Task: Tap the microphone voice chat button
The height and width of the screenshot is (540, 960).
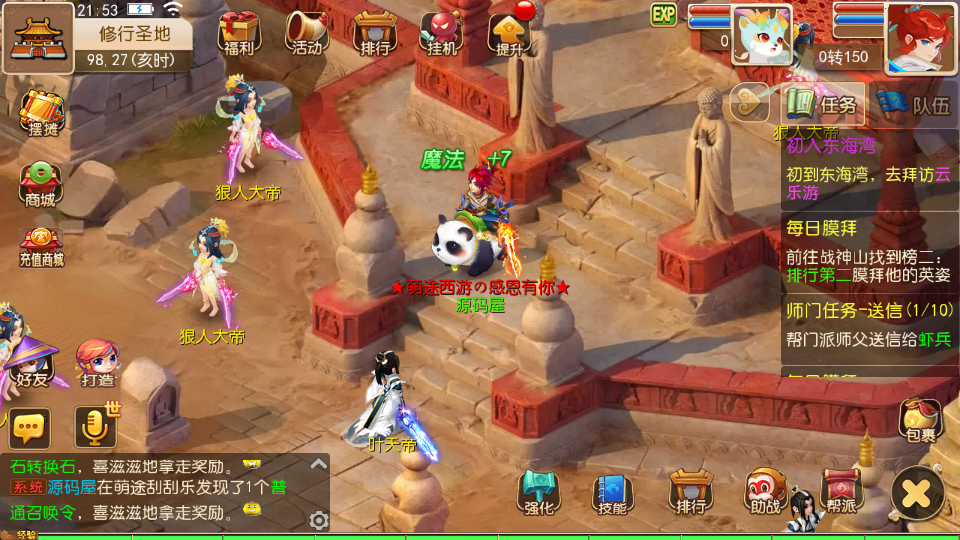Action: [x=95, y=428]
